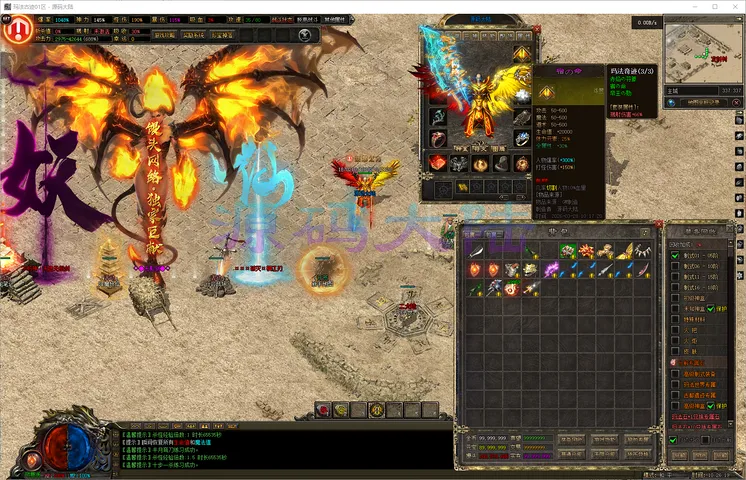Select the purple crystal item in the bag

(x=551, y=269)
